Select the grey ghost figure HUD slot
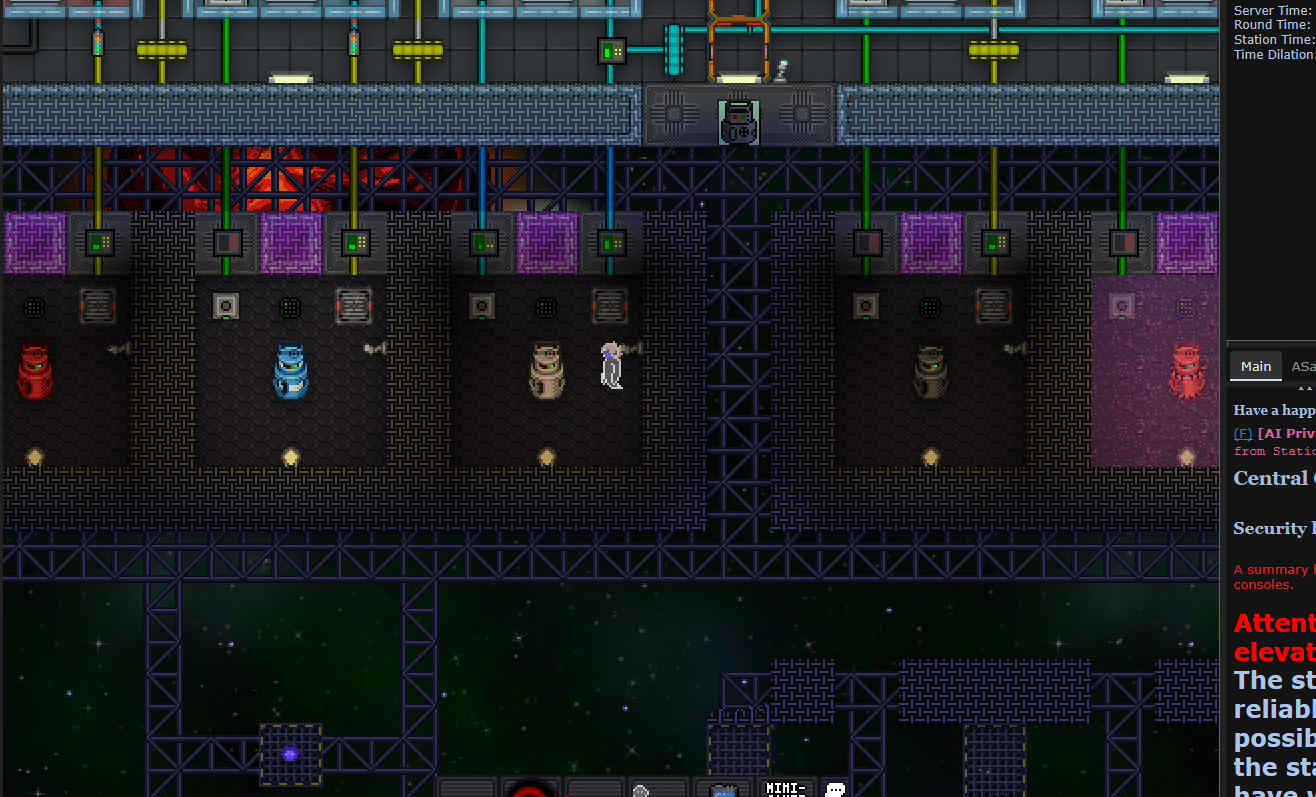This screenshot has width=1316, height=797. click(x=641, y=790)
